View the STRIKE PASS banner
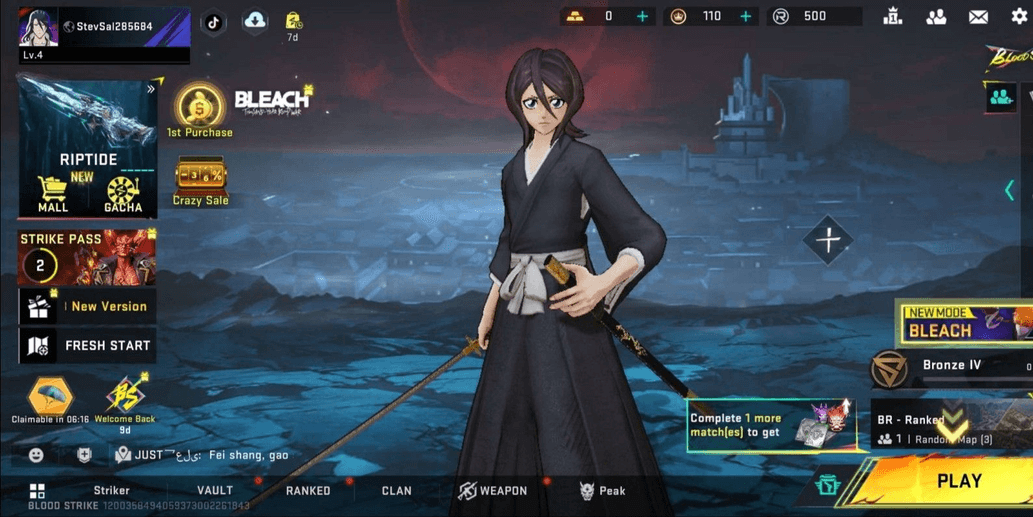This screenshot has width=1033, height=517. (87, 258)
